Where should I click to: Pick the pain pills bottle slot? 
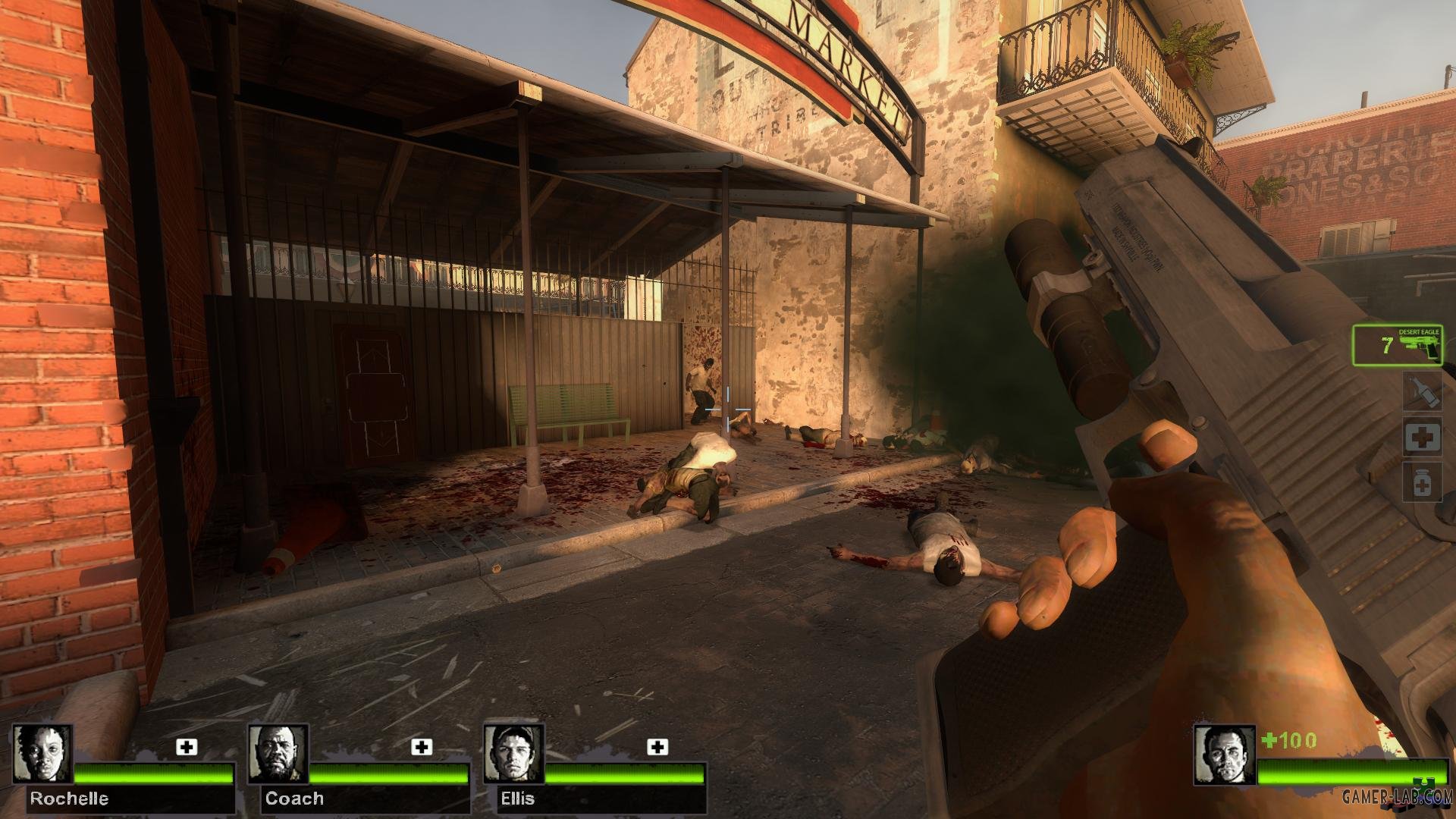(1421, 483)
